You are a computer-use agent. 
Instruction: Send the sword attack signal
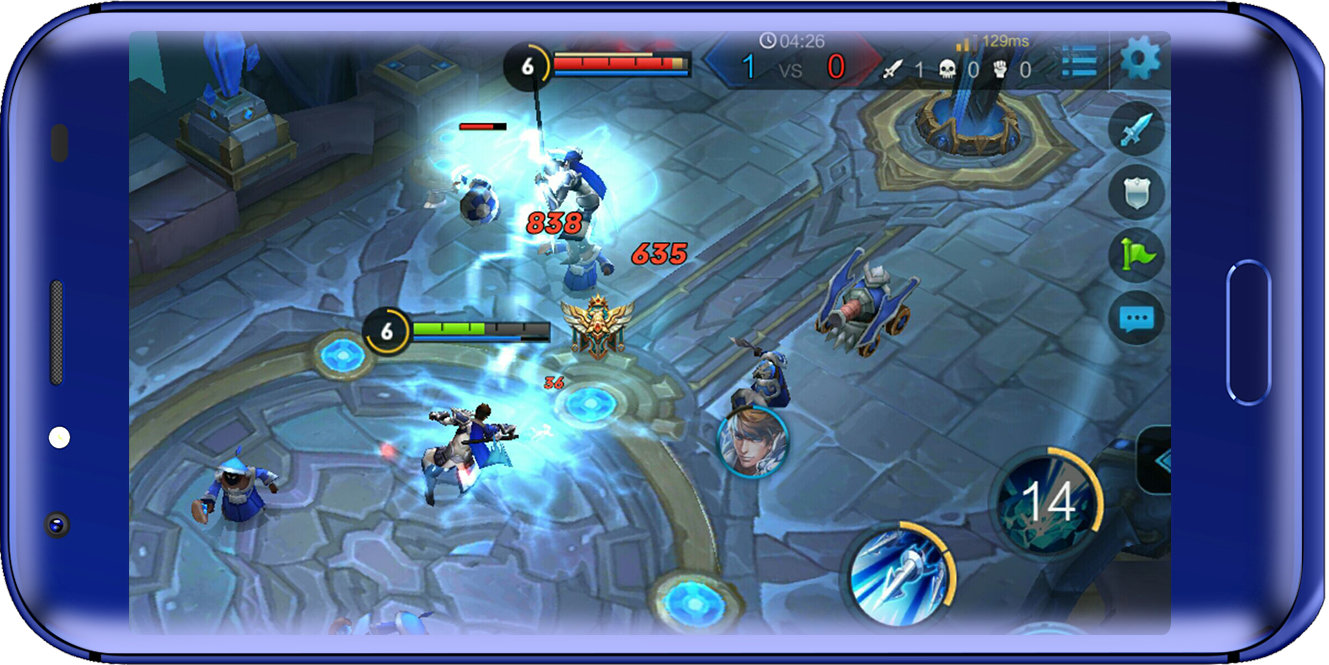coord(1136,130)
